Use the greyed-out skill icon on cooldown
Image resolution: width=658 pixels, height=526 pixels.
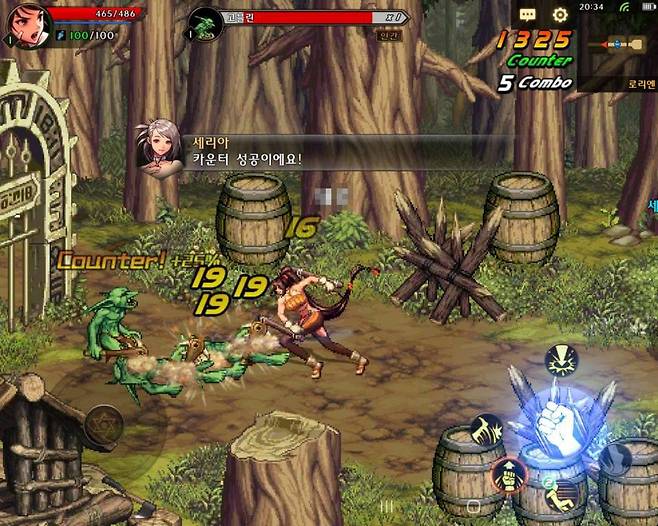tap(614, 459)
